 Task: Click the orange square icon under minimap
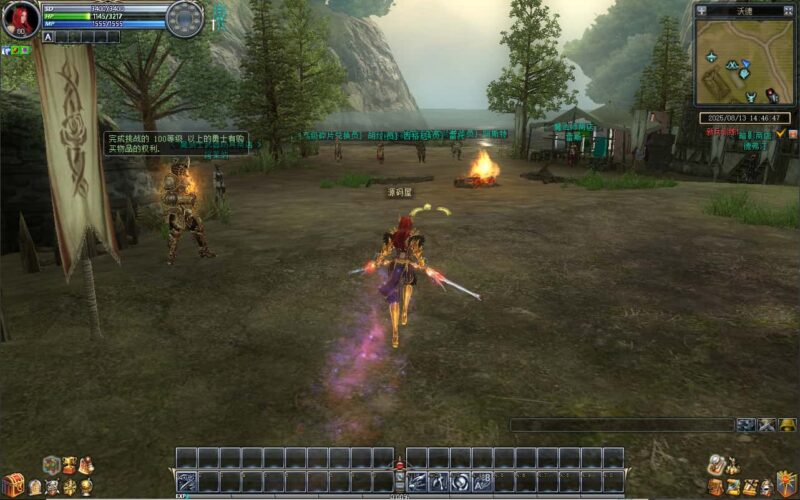pyautogui.click(x=792, y=133)
